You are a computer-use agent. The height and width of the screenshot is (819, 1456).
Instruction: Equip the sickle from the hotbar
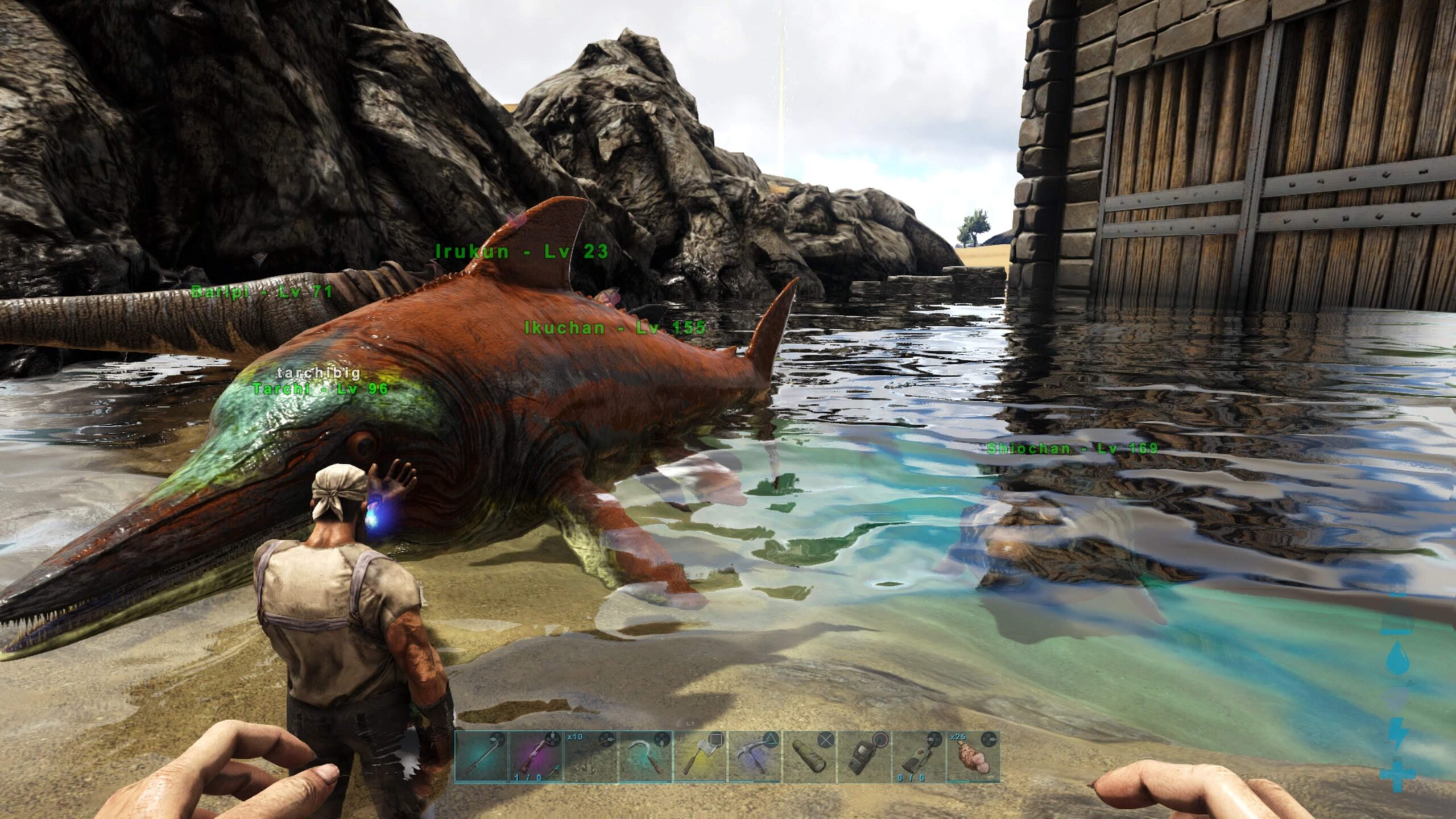click(645, 756)
